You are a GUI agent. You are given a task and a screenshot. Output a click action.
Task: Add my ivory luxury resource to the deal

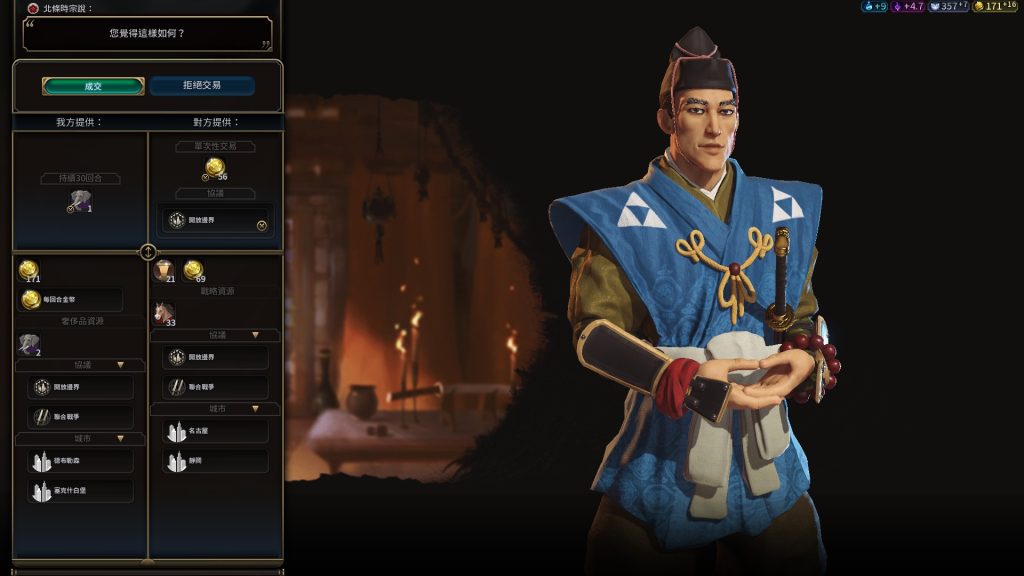pos(29,345)
